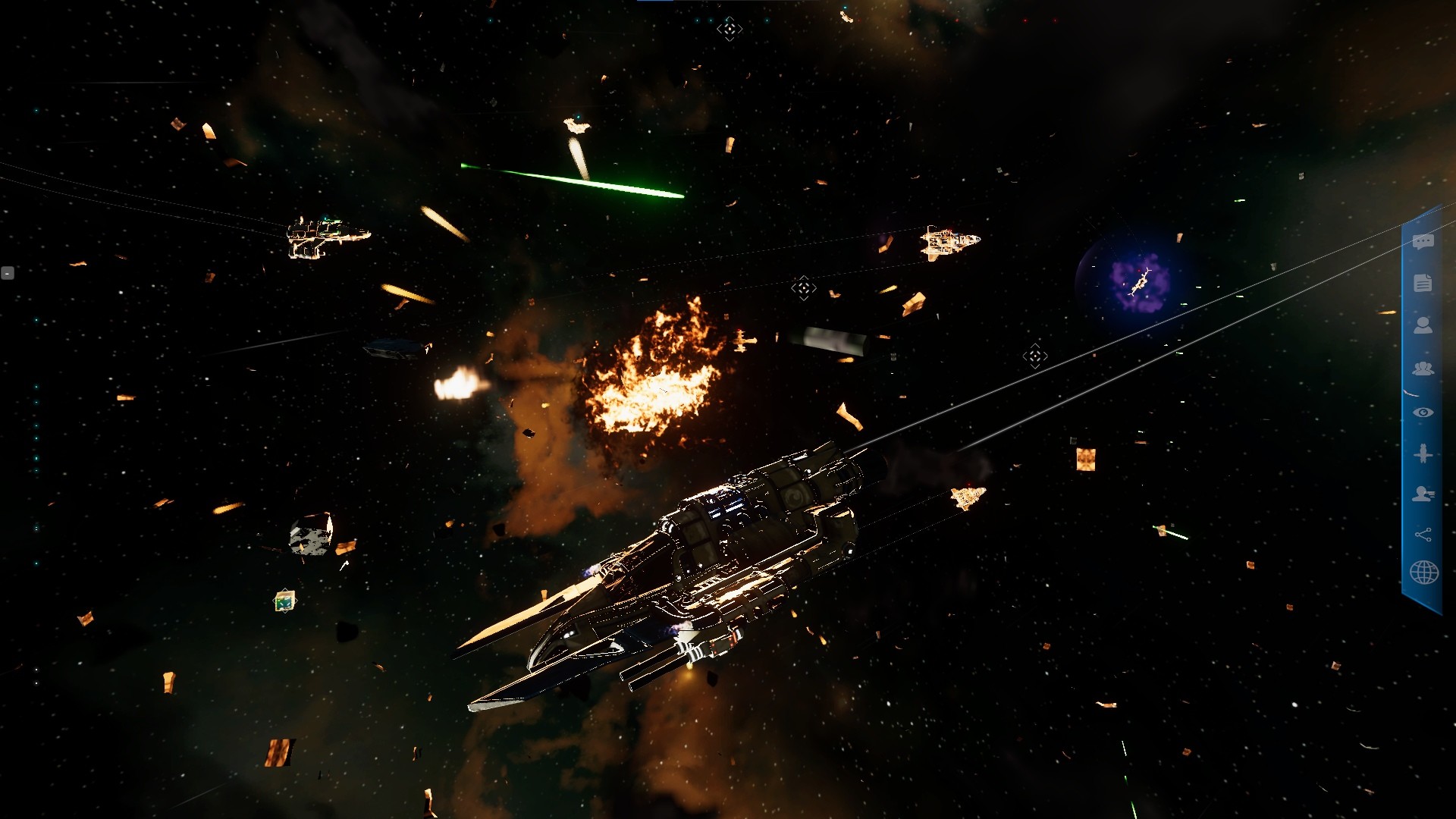The width and height of the screenshot is (1456, 819).
Task: Open the chat speech-bubble panel
Action: tap(1423, 242)
